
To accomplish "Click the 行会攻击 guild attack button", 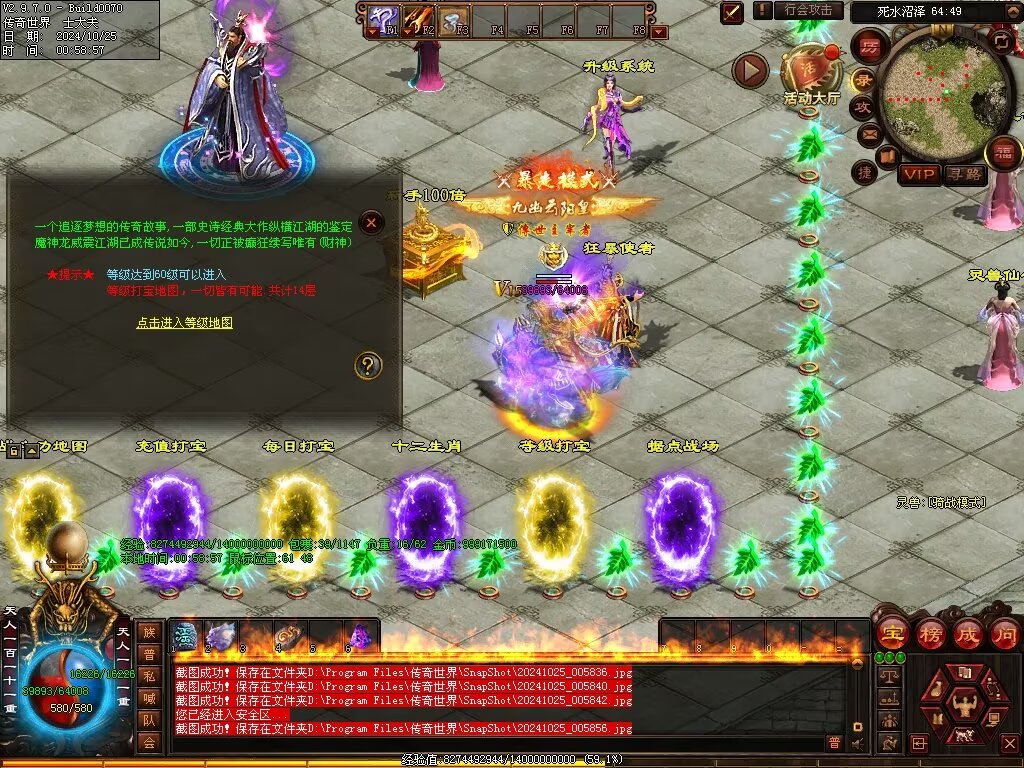I will coord(808,10).
